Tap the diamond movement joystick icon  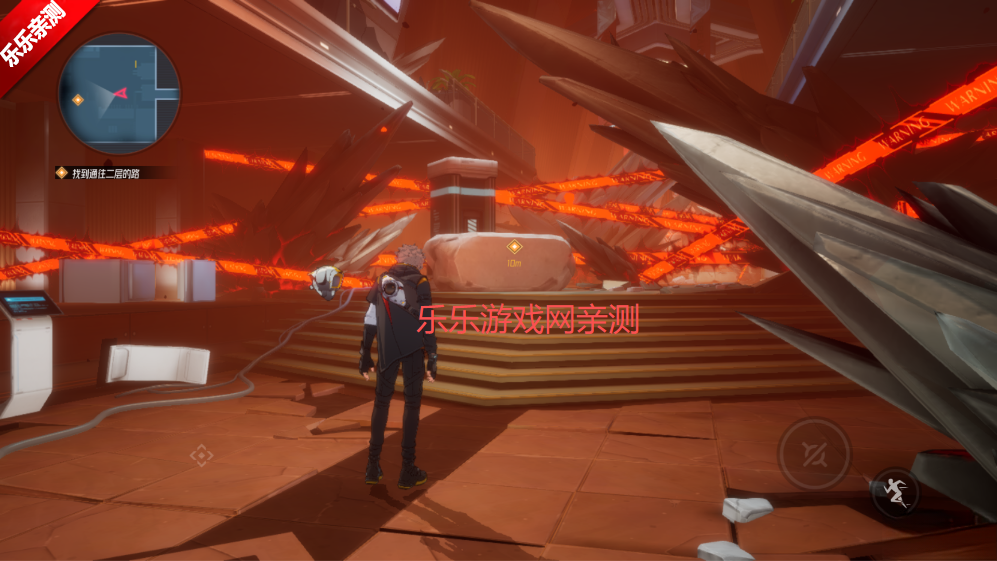(201, 455)
